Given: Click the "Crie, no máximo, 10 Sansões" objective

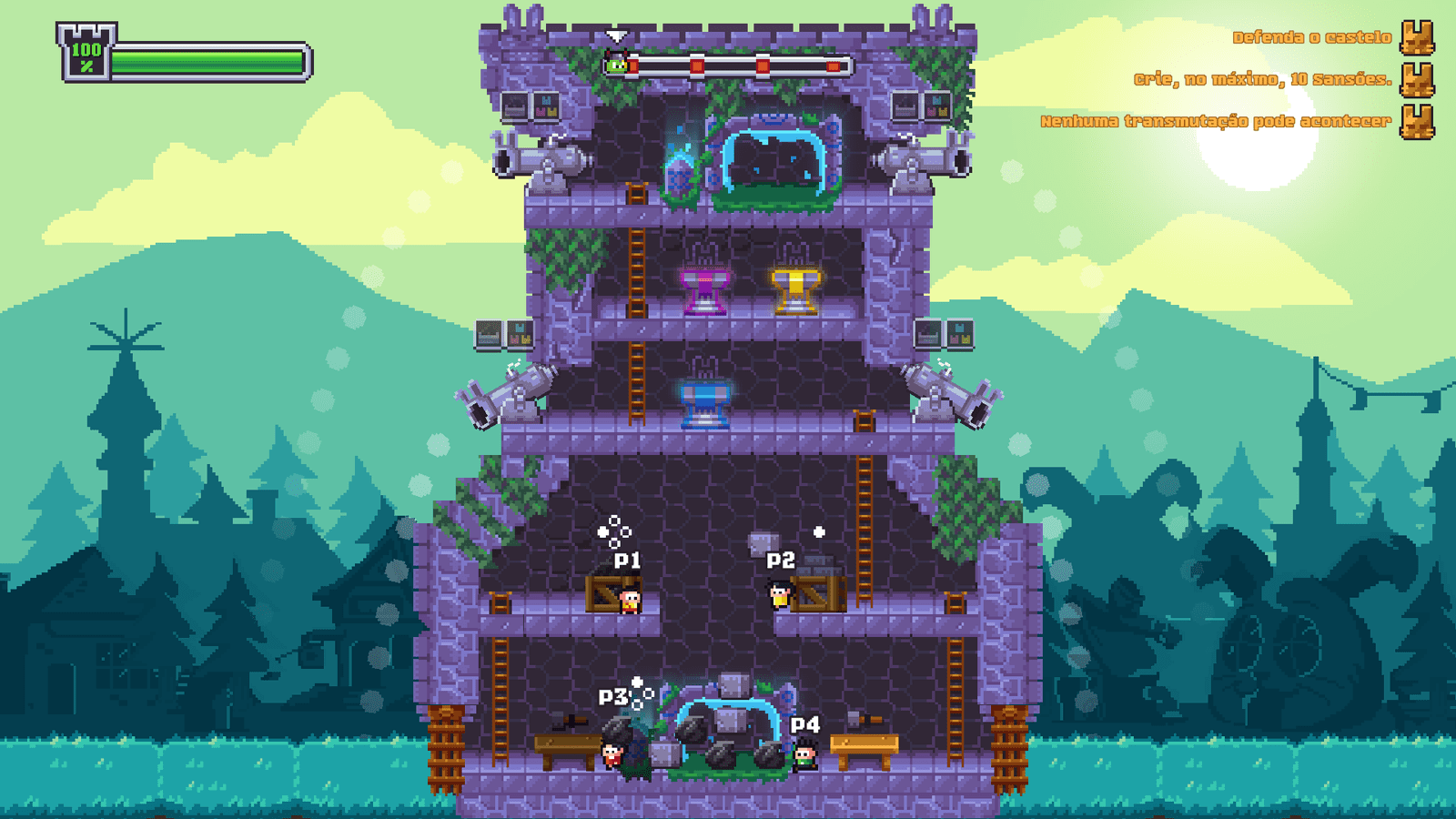Looking at the screenshot, I should pos(1262,79).
